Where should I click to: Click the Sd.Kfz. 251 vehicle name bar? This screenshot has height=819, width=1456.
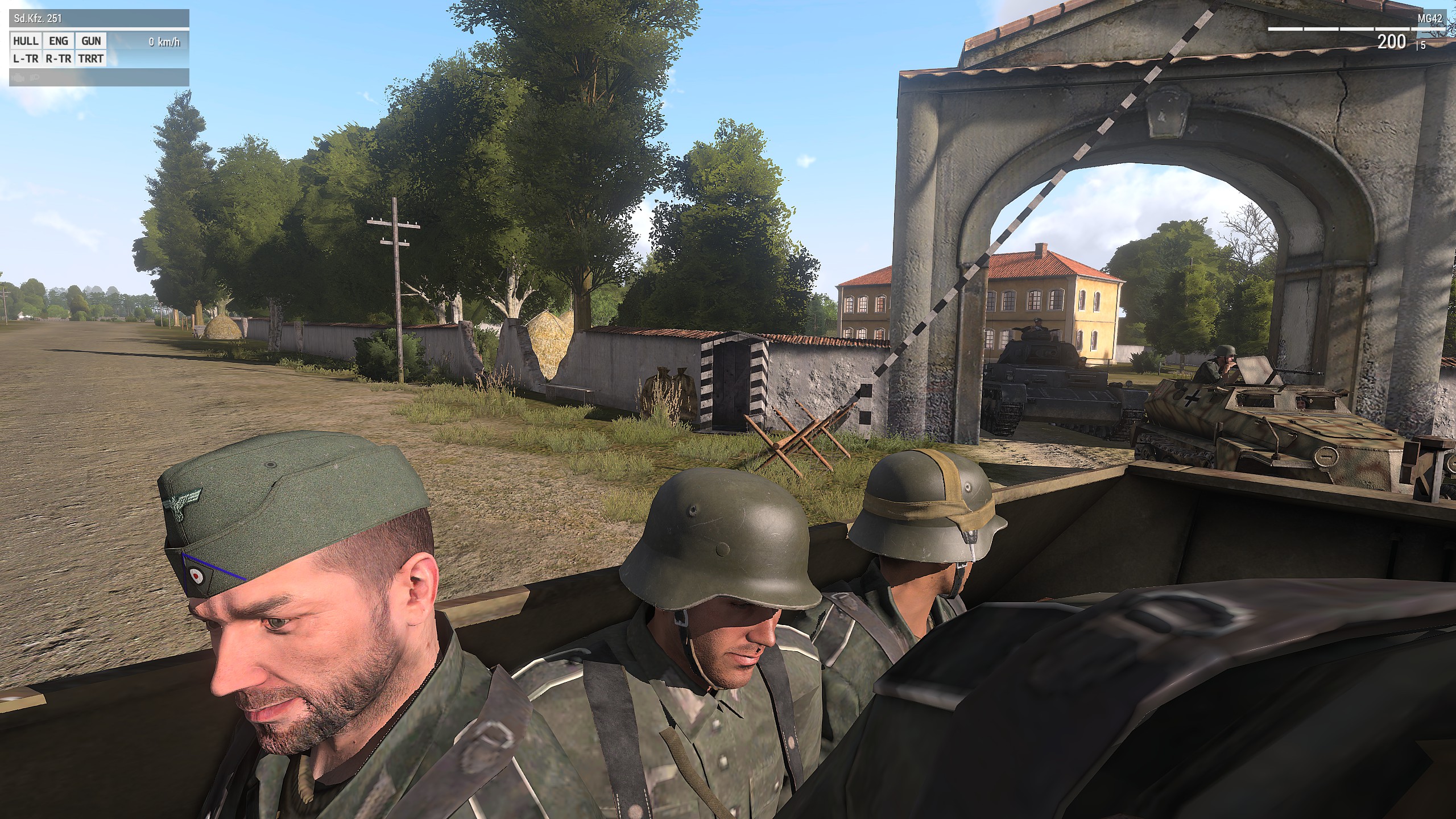99,18
